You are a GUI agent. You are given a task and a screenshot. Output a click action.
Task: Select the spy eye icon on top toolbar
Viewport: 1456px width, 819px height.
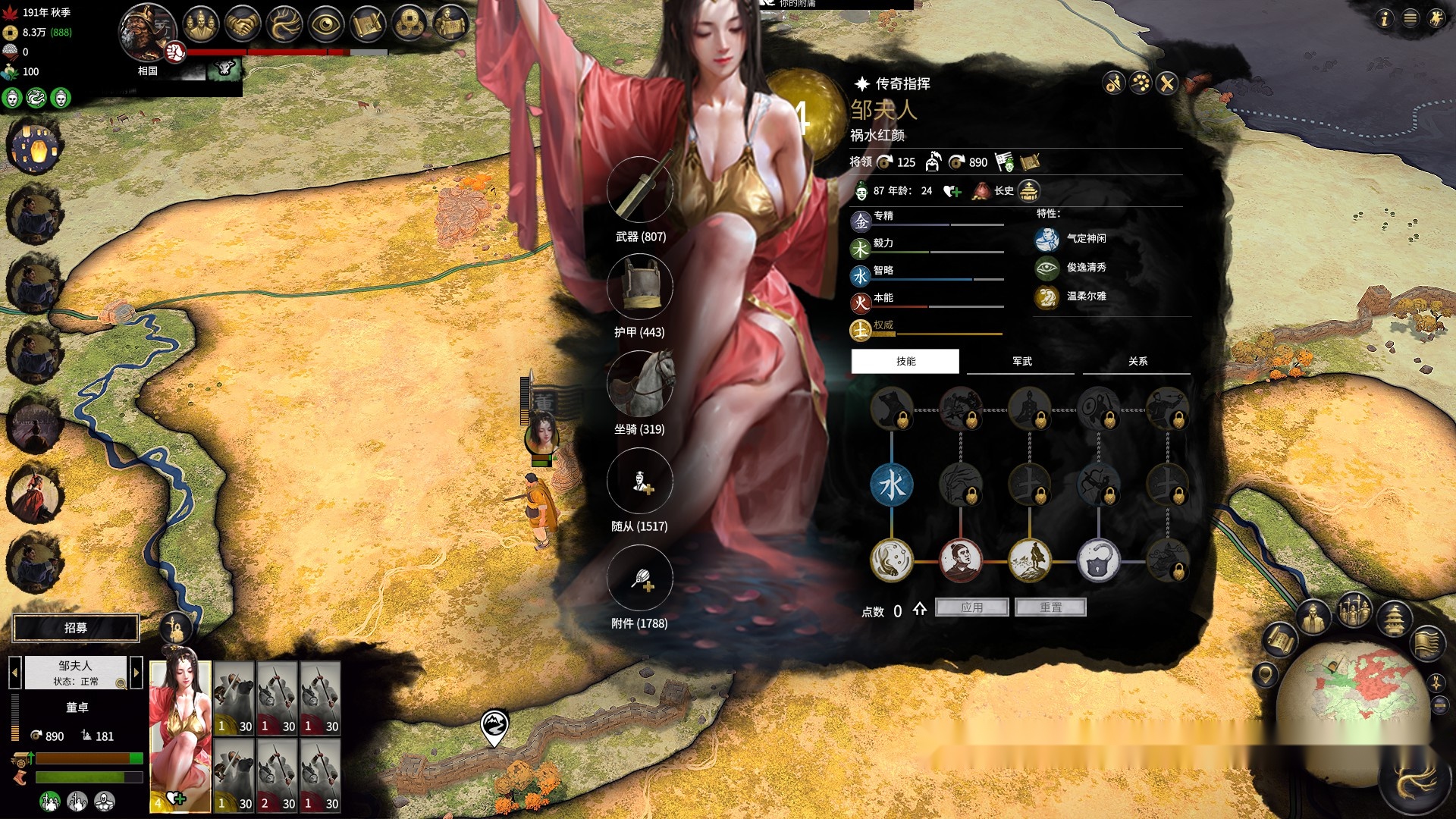pos(326,24)
